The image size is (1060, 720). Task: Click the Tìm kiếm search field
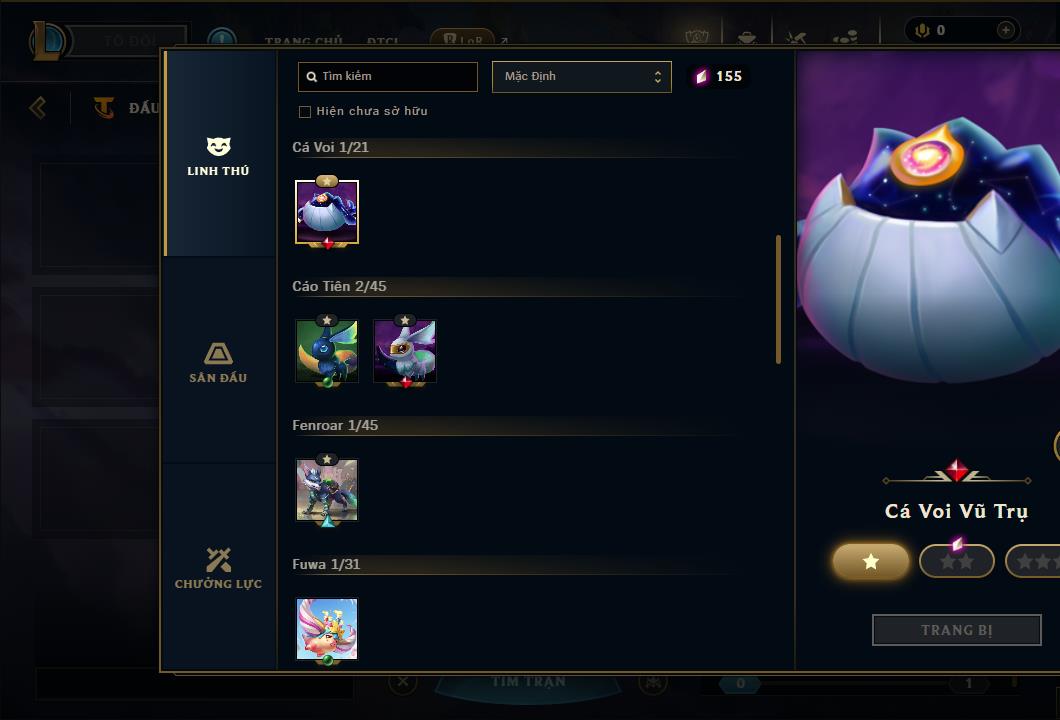(388, 76)
